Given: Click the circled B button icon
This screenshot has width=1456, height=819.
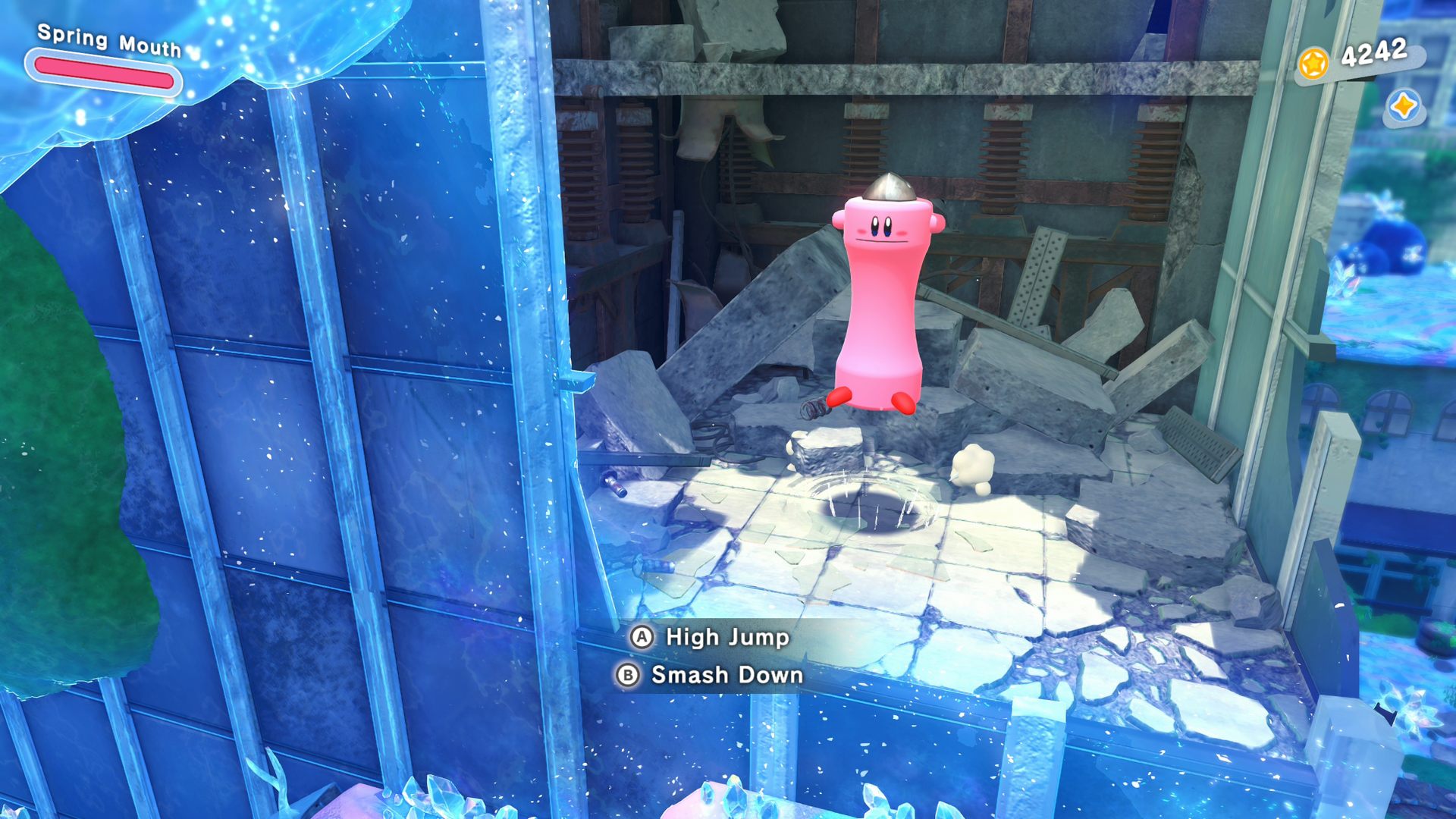Looking at the screenshot, I should point(628,676).
